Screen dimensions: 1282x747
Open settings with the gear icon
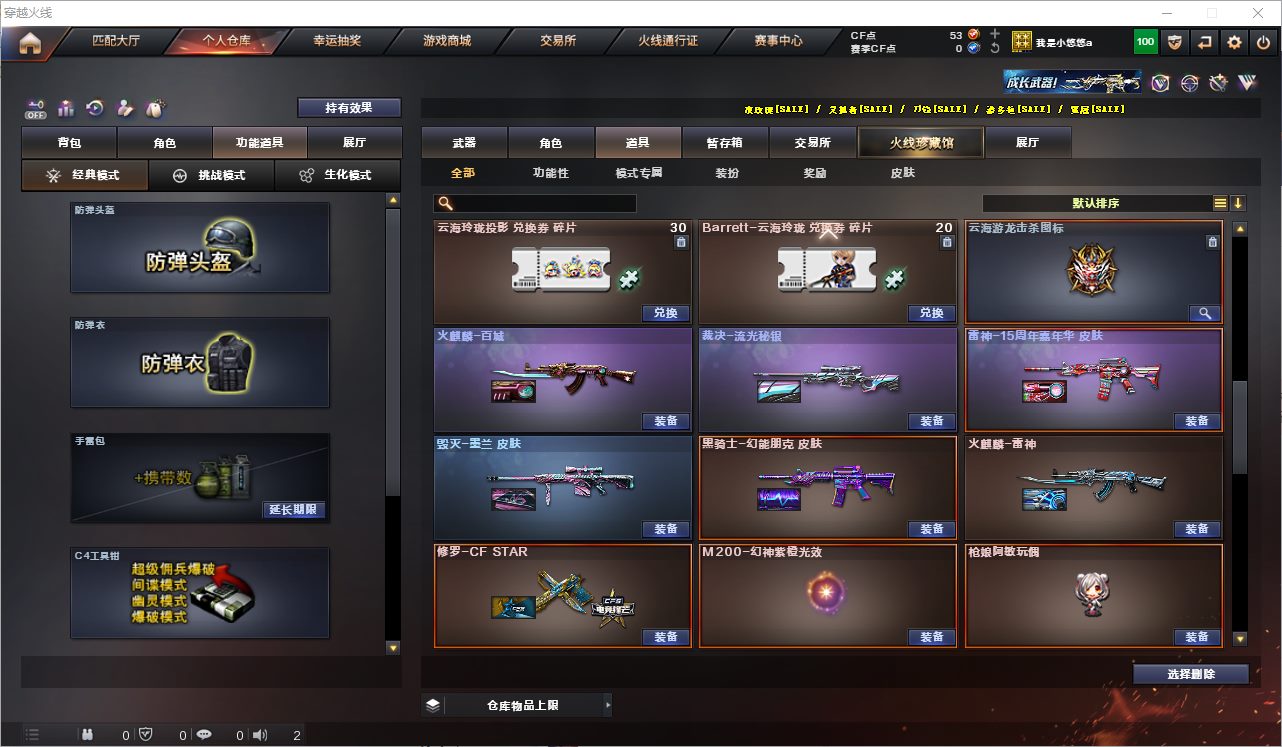[x=1234, y=42]
